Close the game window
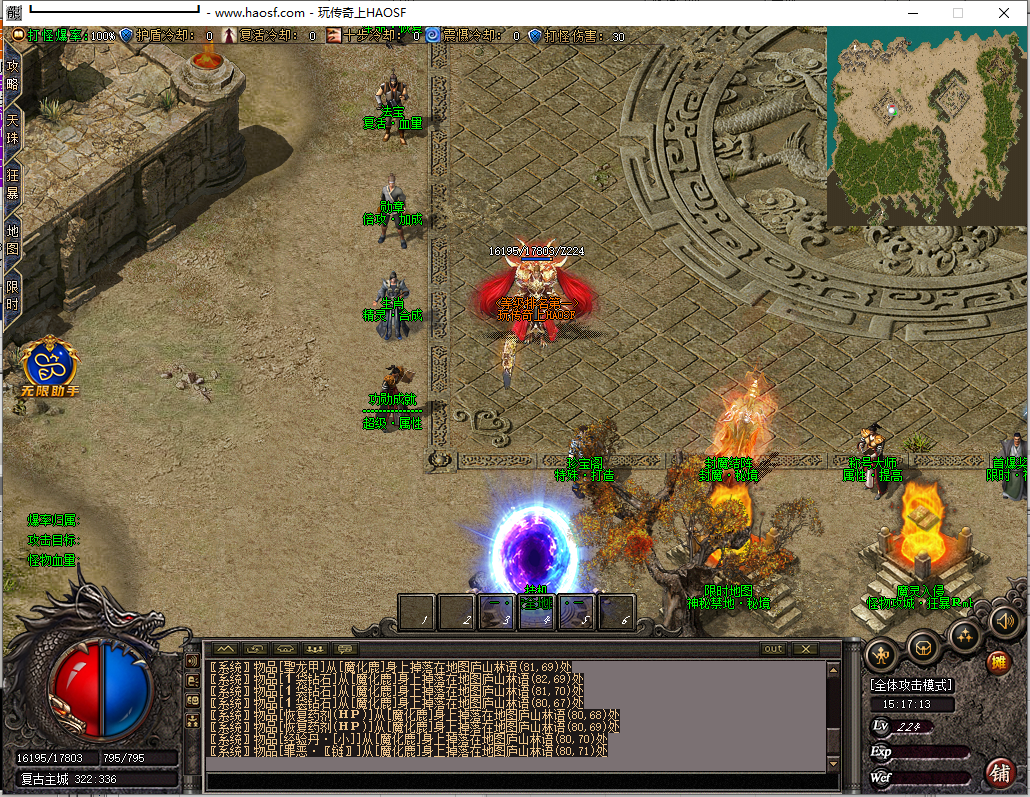This screenshot has width=1030, height=797. pyautogui.click(x=1004, y=13)
